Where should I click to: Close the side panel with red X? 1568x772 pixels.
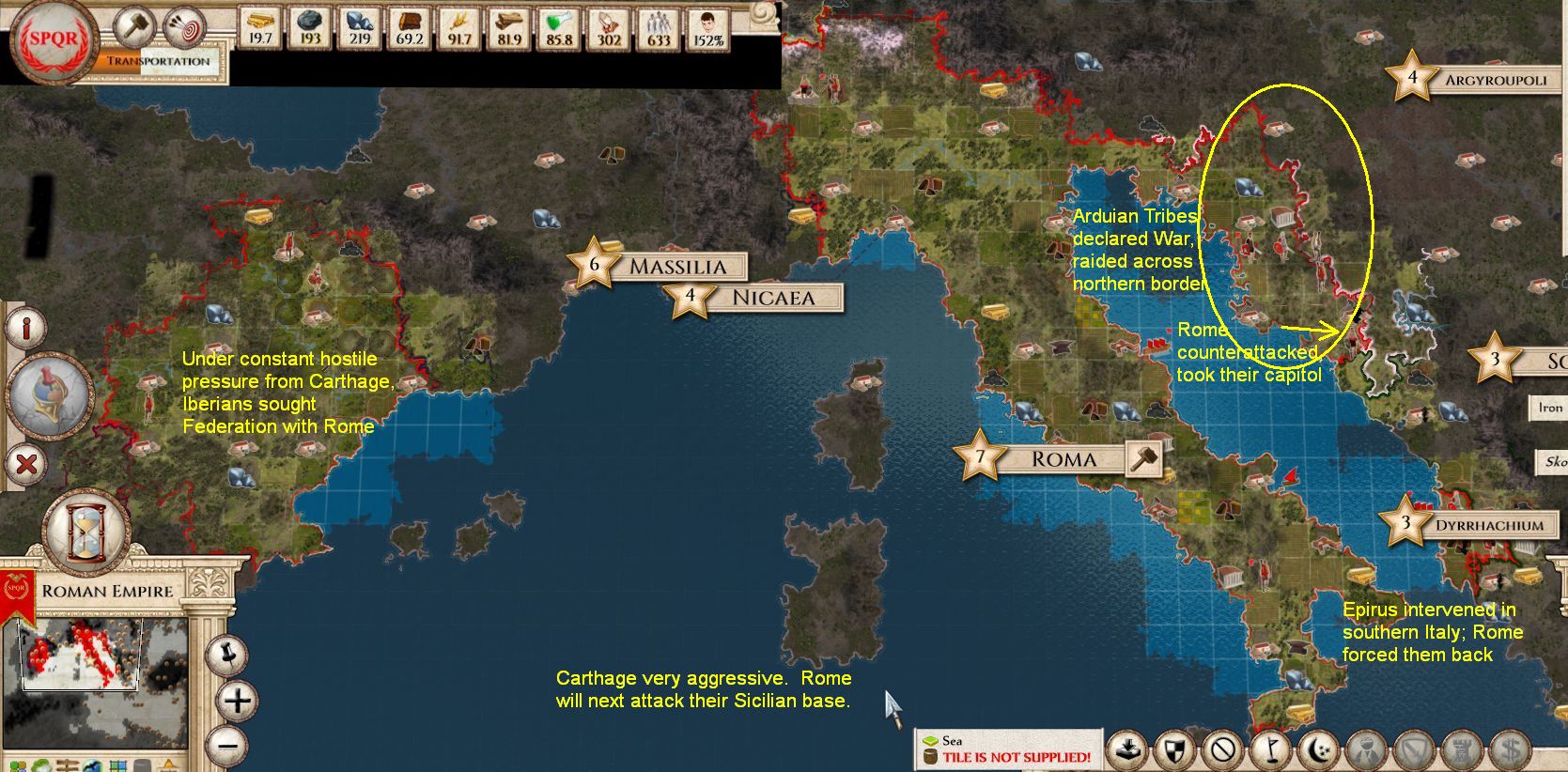27,463
